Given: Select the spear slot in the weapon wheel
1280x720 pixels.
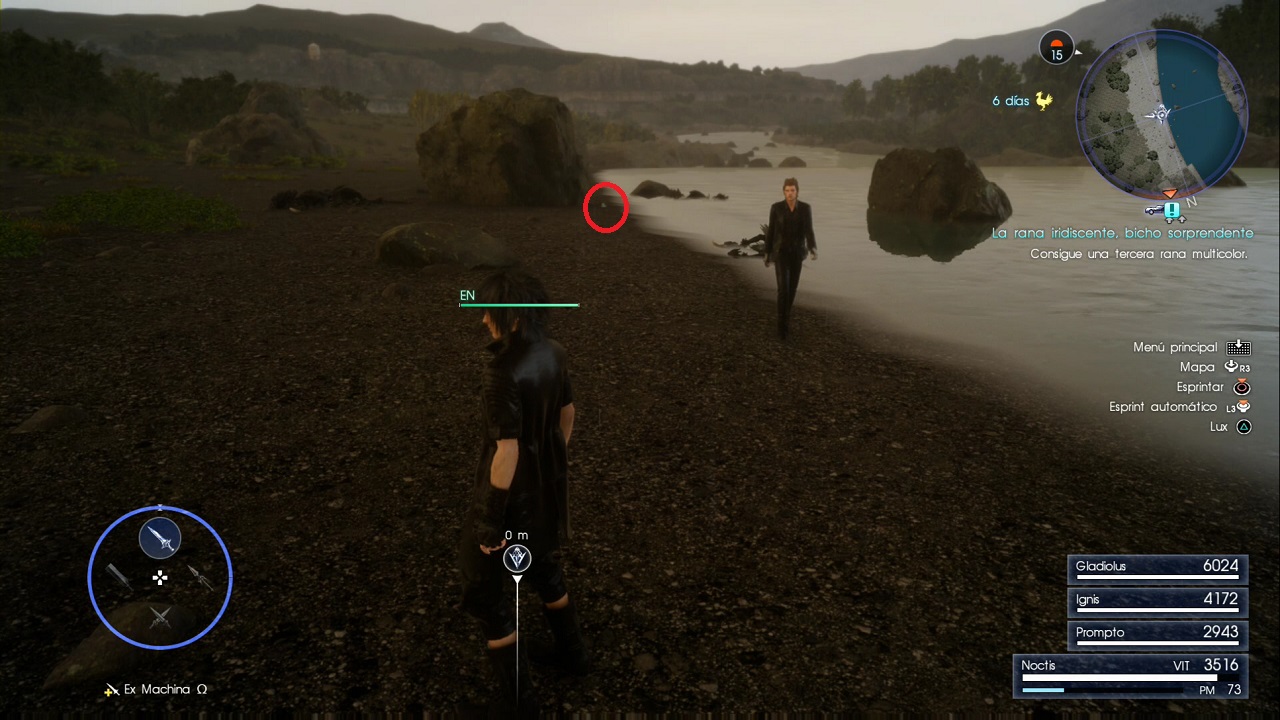Looking at the screenshot, I should [x=201, y=577].
